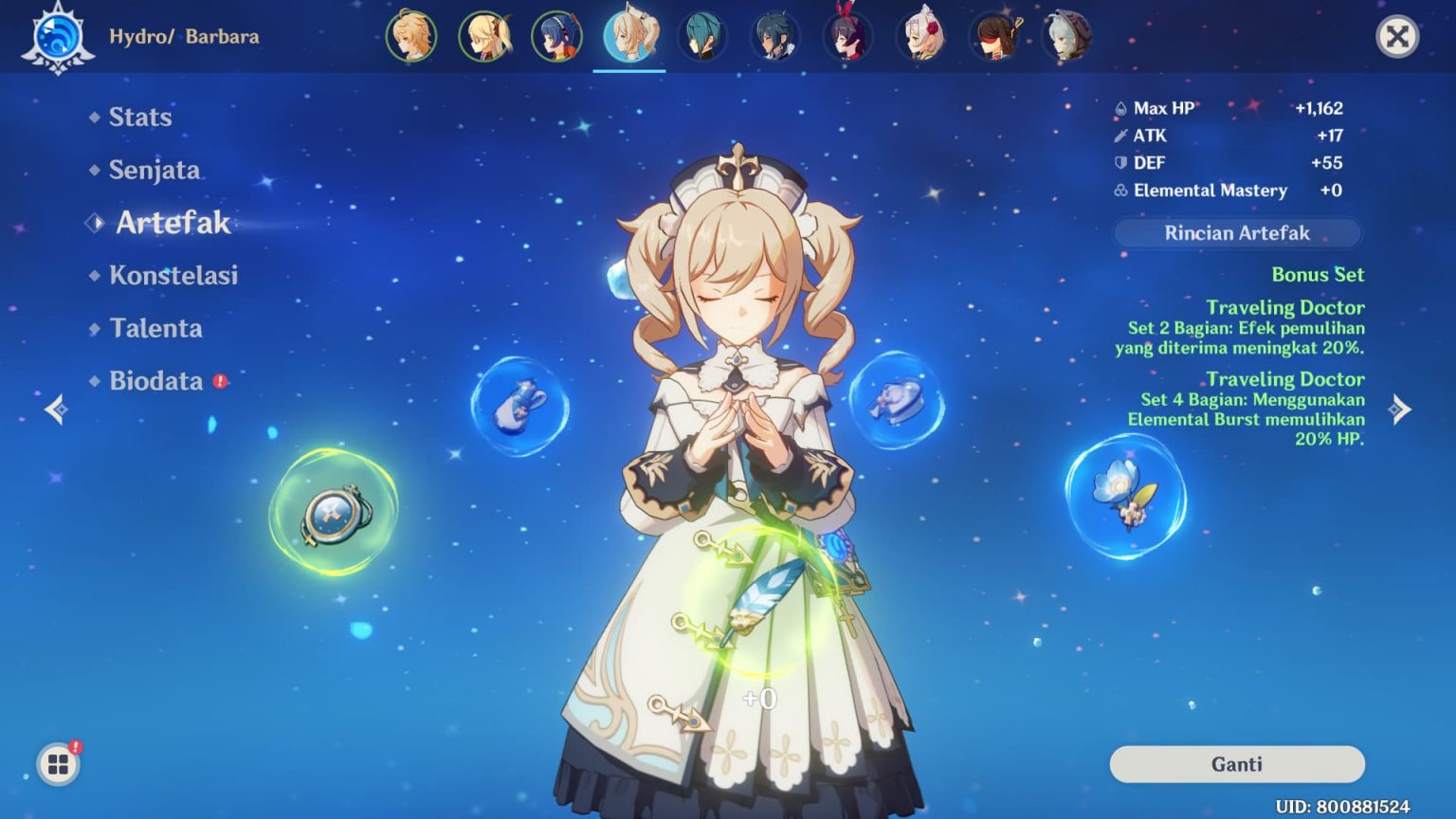The height and width of the screenshot is (819, 1456).
Task: Click the ATK sword icon
Action: click(x=1120, y=136)
